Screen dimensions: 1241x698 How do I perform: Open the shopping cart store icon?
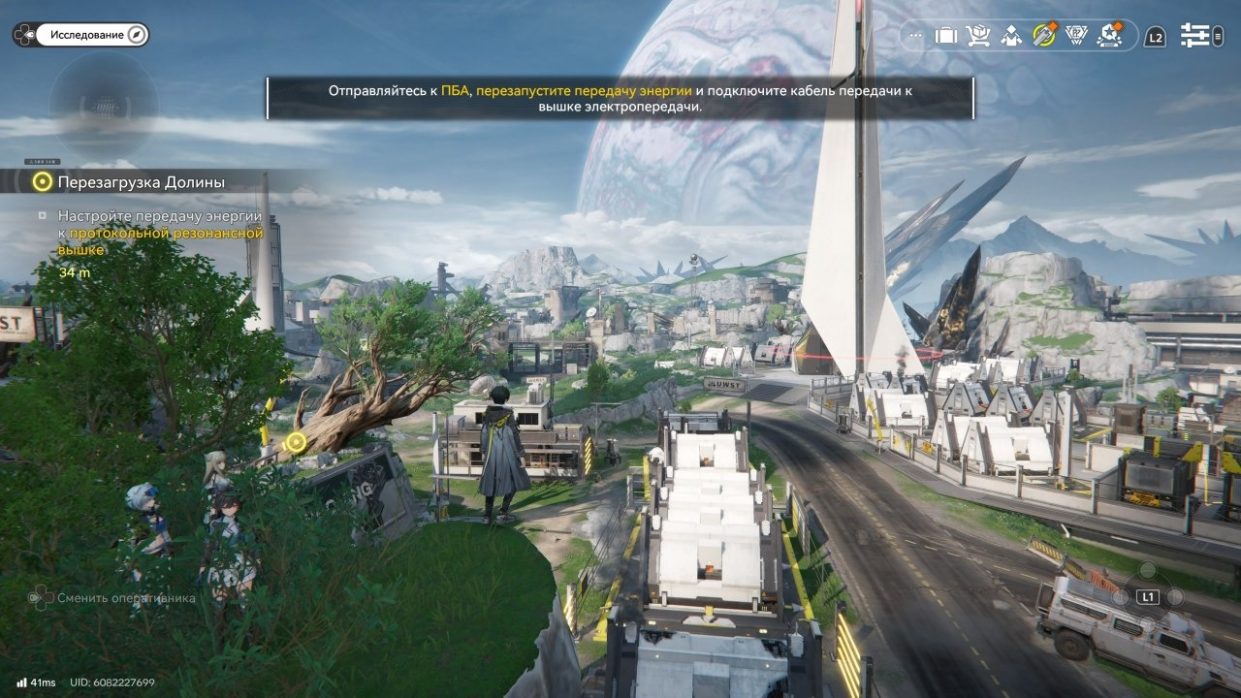(x=978, y=36)
